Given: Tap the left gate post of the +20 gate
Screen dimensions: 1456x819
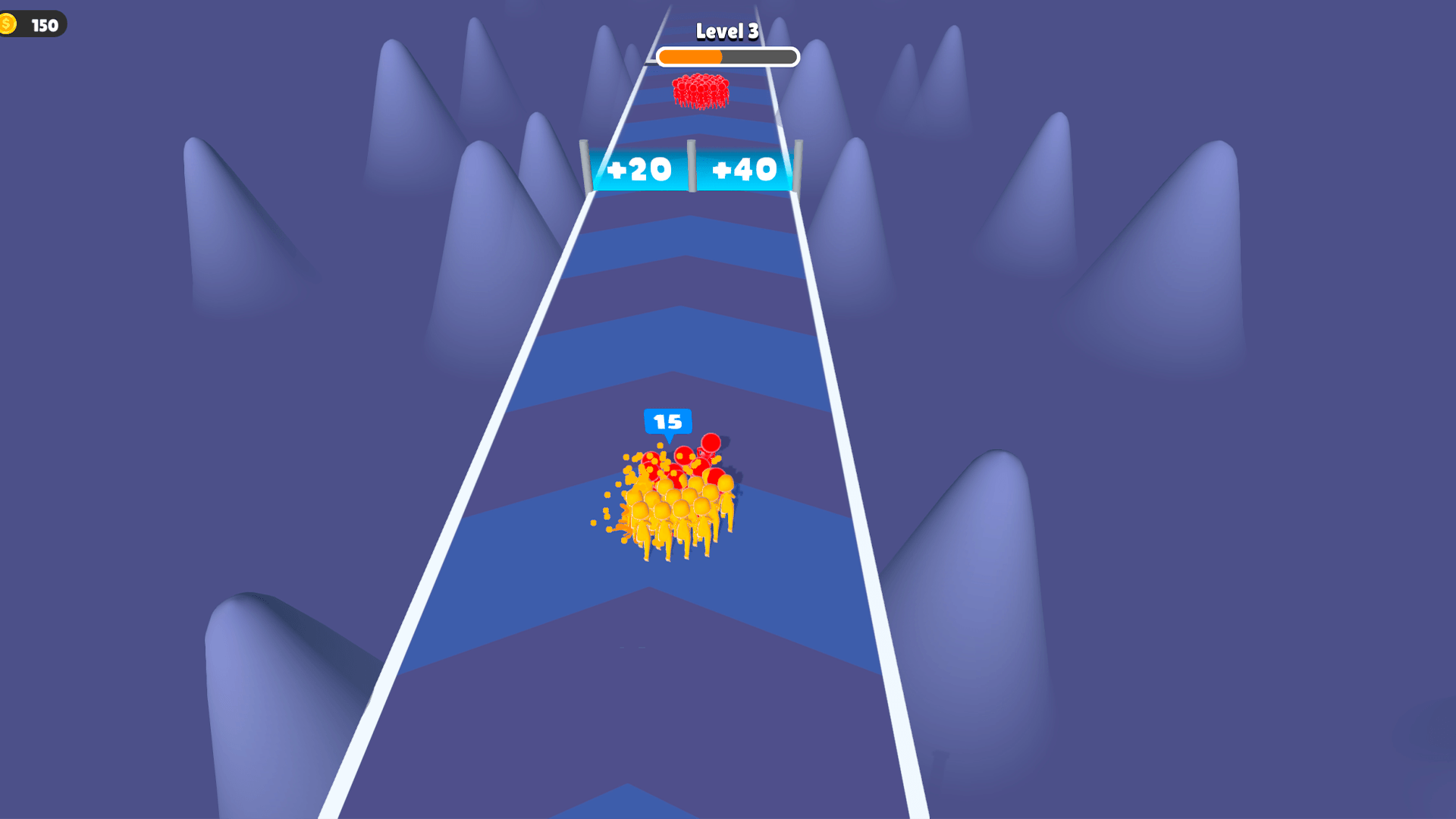Looking at the screenshot, I should (584, 163).
